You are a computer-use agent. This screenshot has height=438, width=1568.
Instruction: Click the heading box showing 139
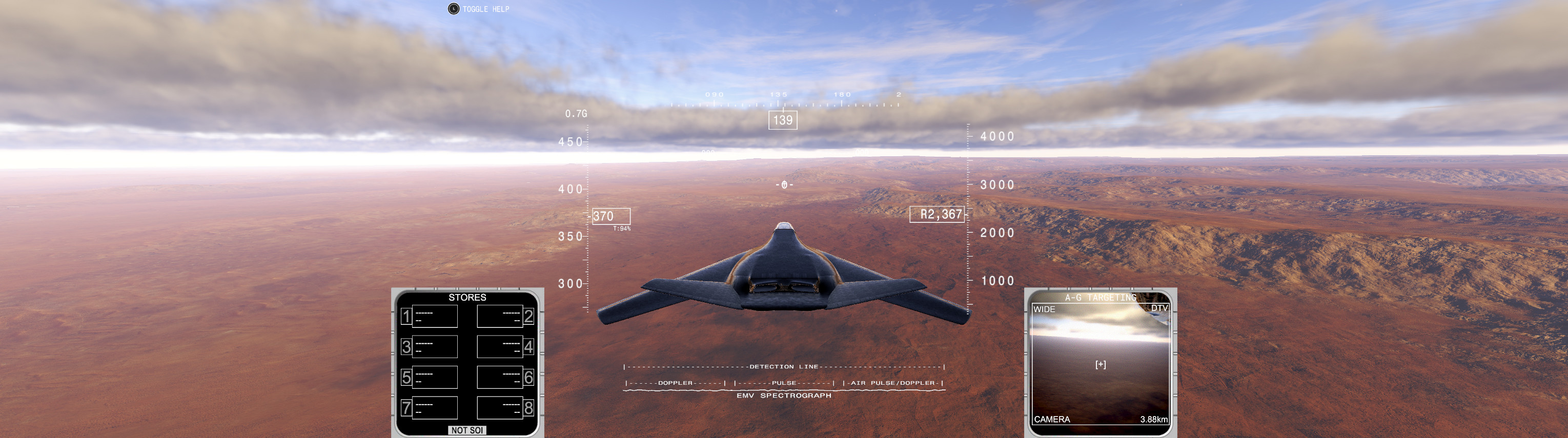pos(782,120)
